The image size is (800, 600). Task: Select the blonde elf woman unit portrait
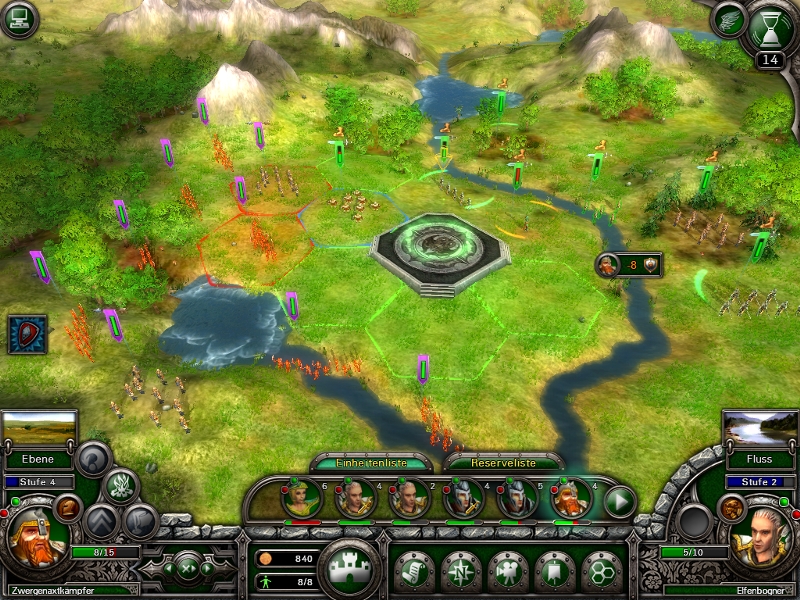(301, 499)
